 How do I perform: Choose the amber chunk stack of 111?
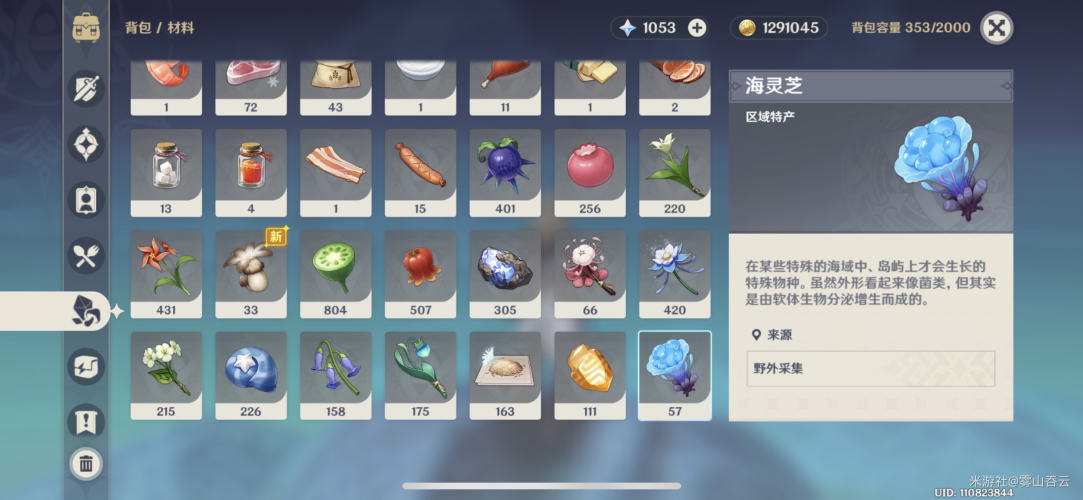590,375
